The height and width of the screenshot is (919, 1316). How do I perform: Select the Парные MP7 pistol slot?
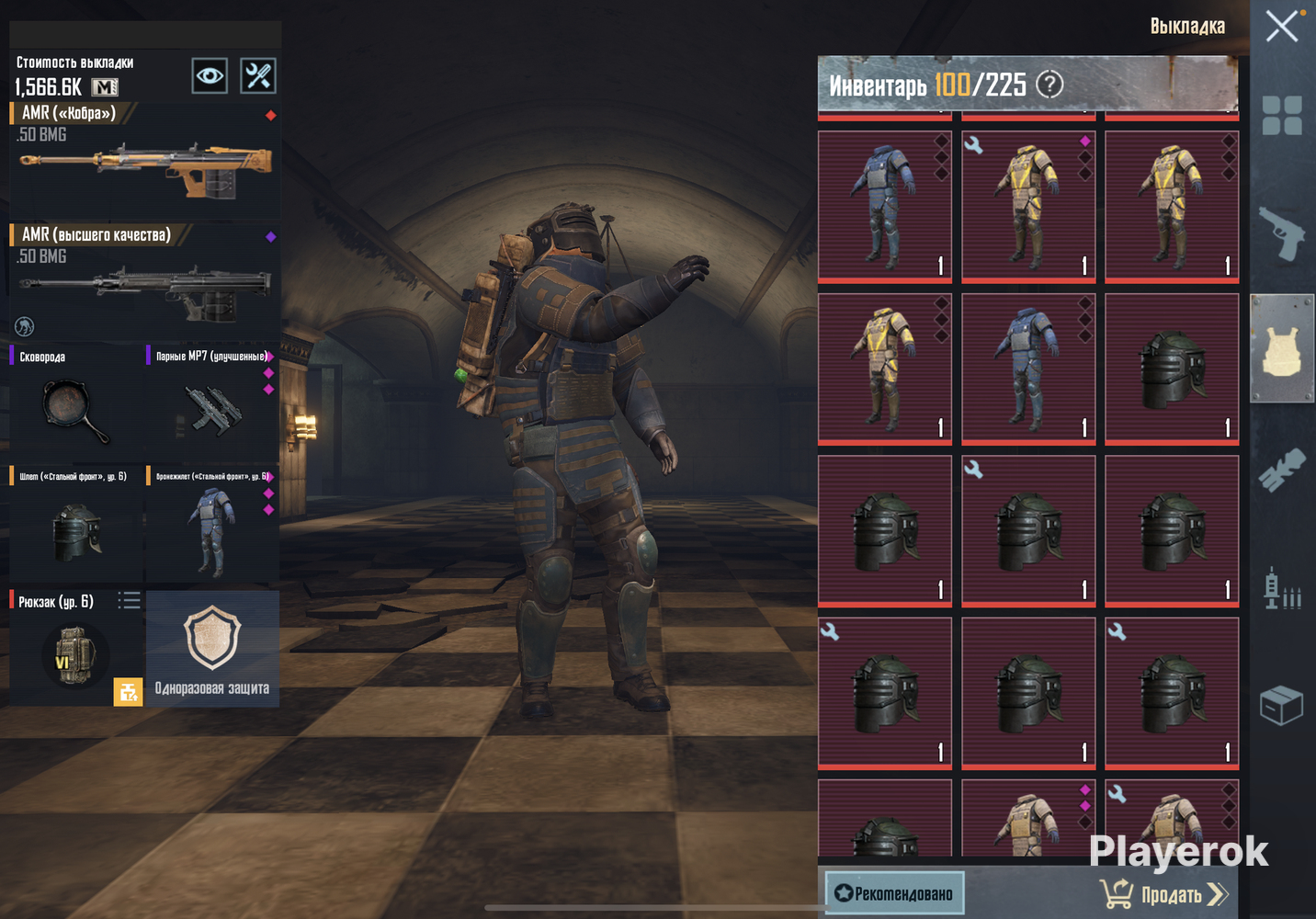tap(212, 404)
